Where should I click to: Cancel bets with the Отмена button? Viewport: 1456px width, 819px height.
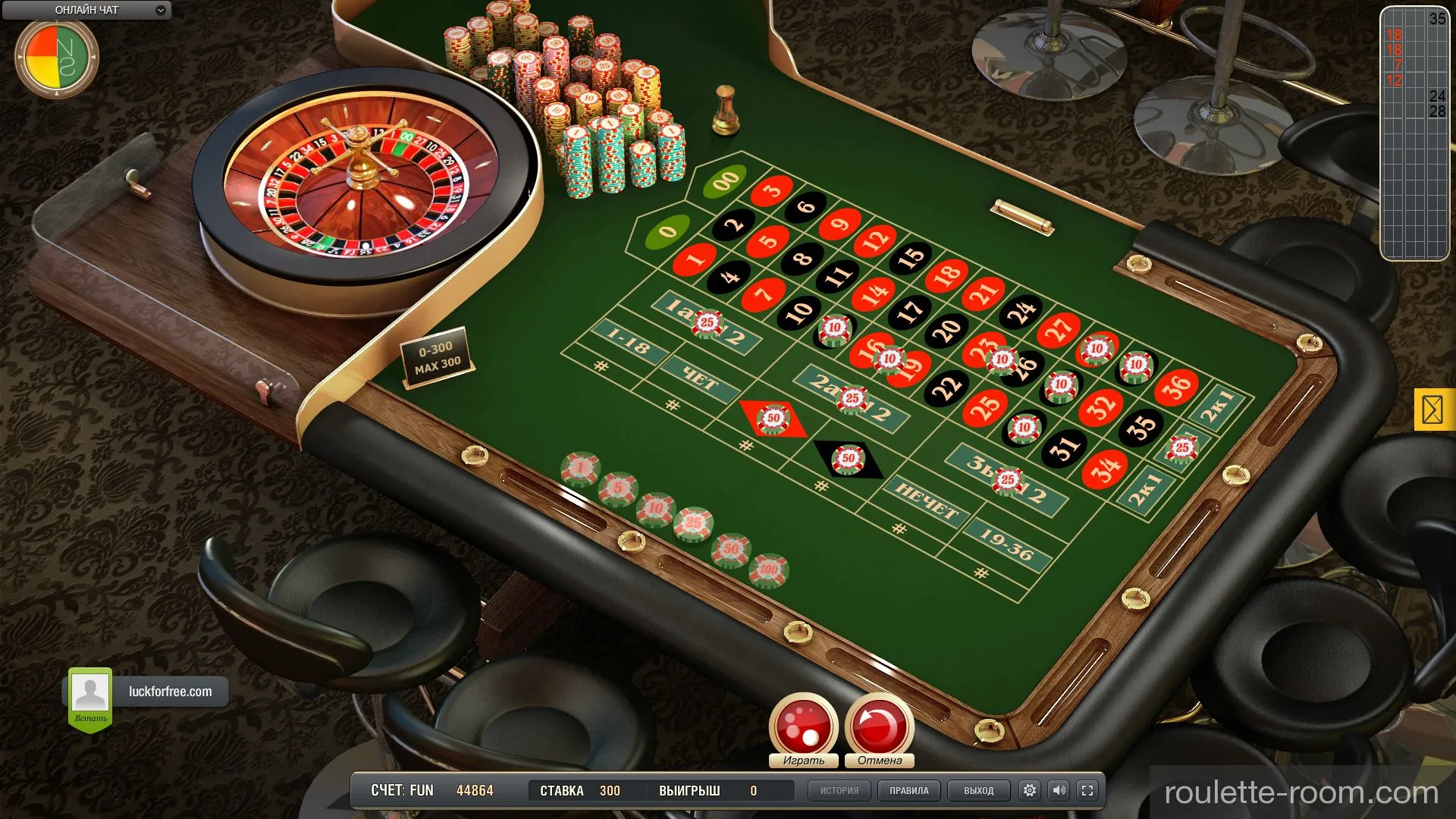pos(879,726)
